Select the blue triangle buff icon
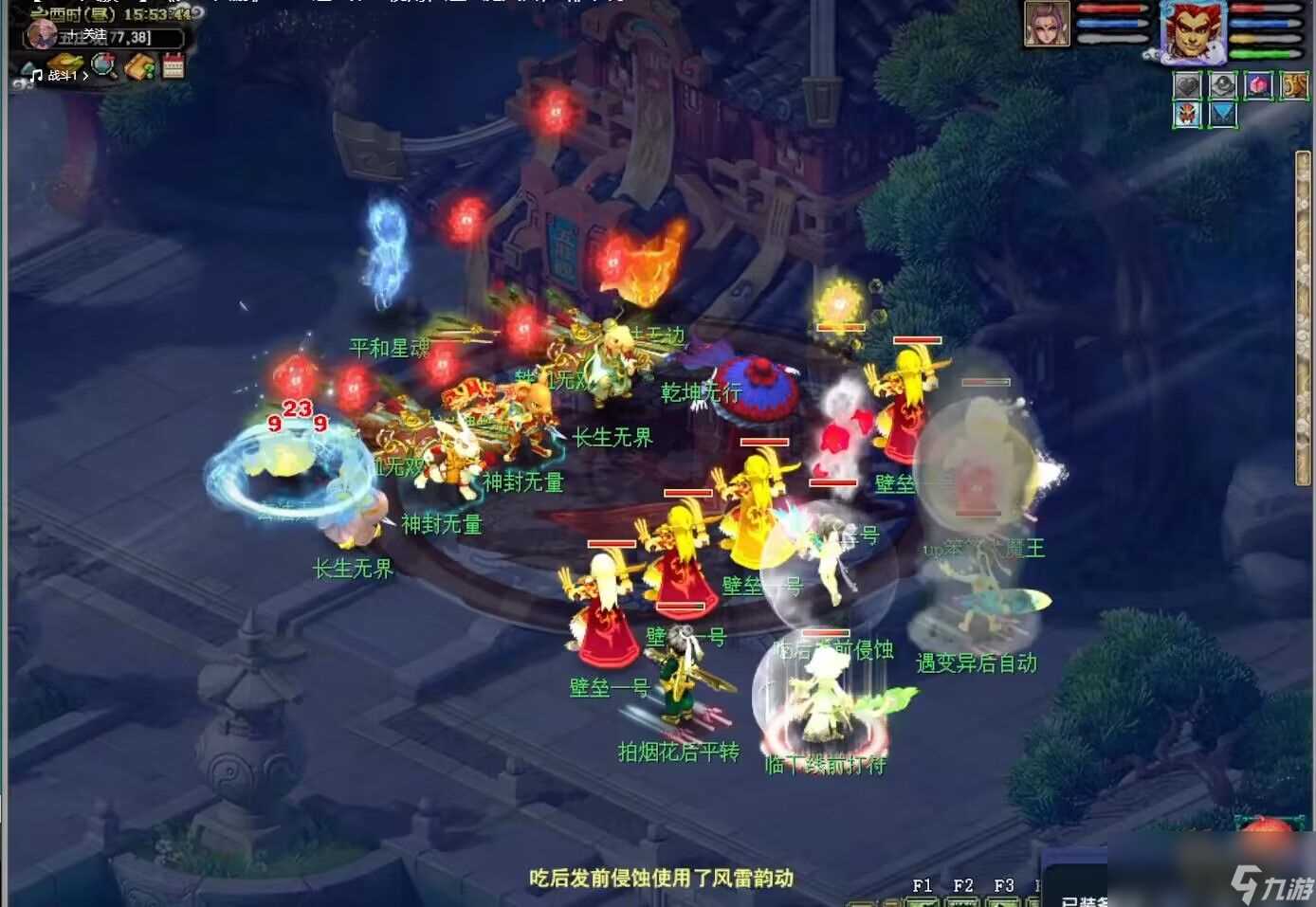This screenshot has height=907, width=1316. [1223, 116]
